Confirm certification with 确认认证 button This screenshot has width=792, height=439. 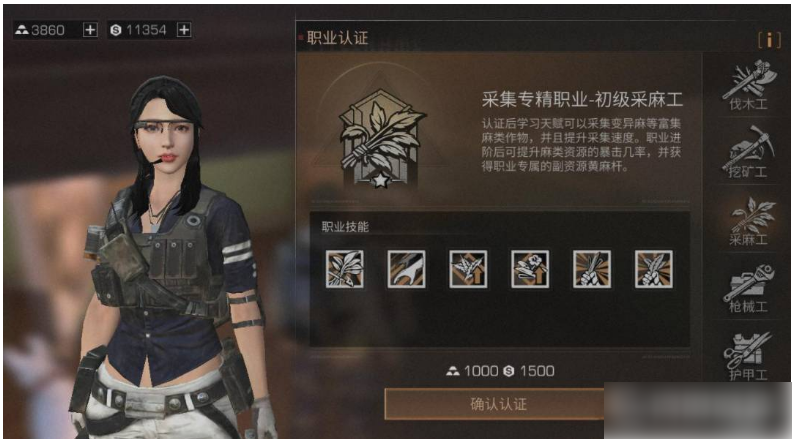coord(497,404)
